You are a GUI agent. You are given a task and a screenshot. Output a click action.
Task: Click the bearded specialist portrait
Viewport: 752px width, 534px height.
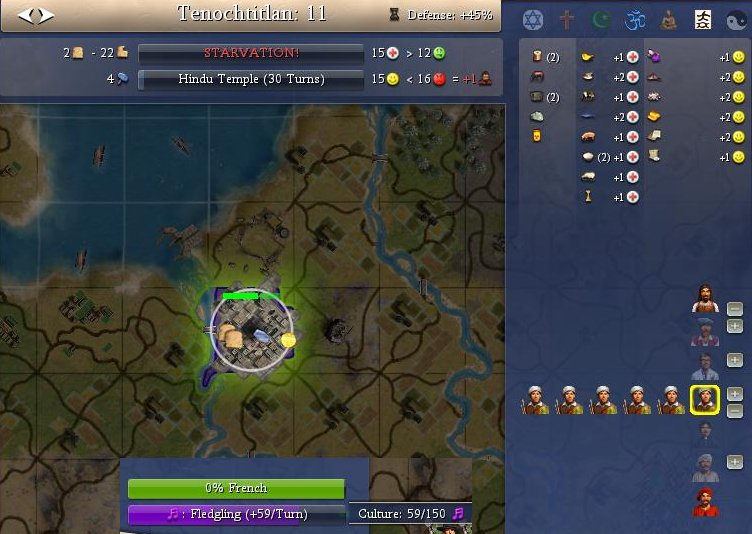[x=706, y=299]
